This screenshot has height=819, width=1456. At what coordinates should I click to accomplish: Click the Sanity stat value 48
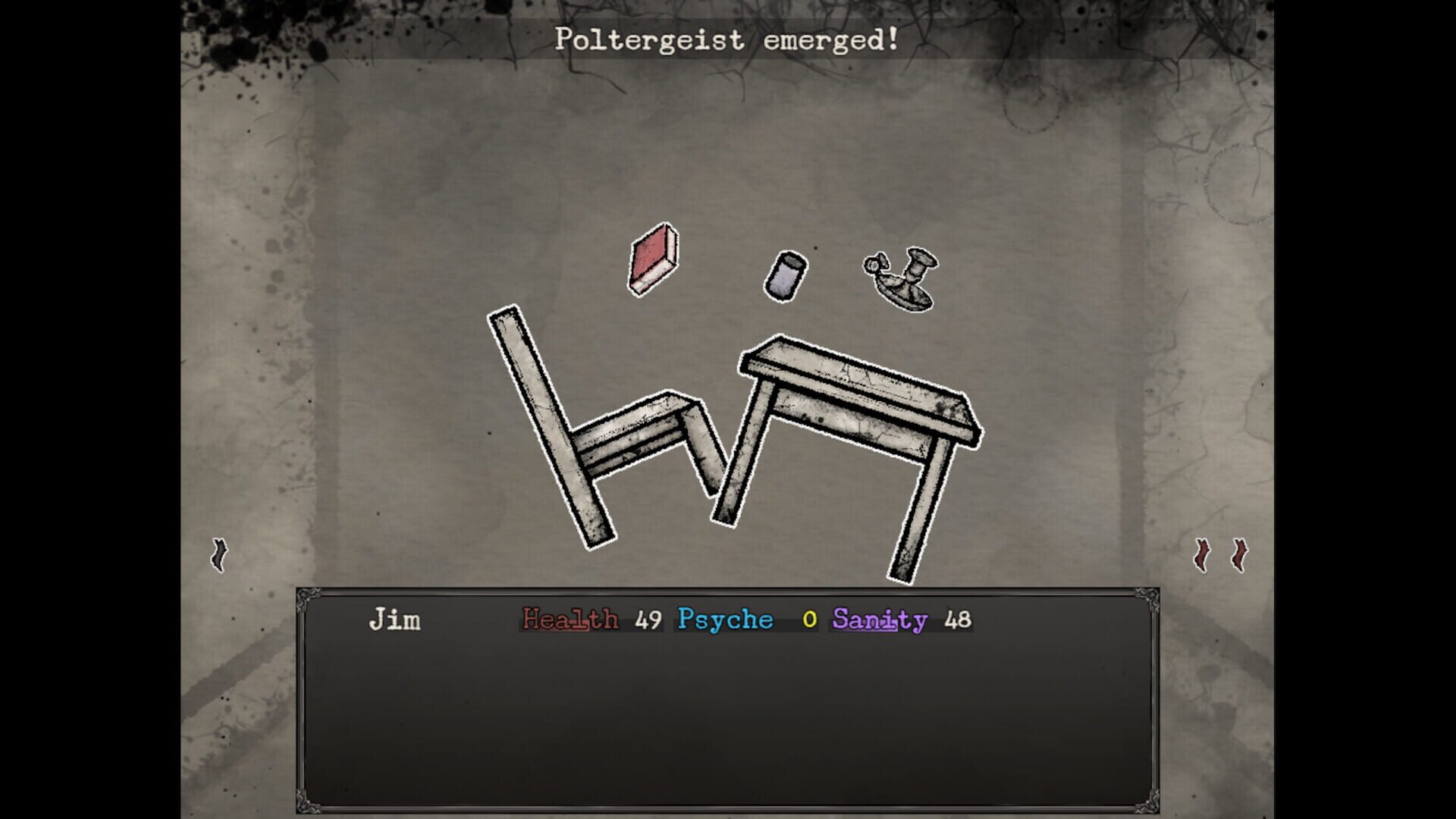(957, 620)
